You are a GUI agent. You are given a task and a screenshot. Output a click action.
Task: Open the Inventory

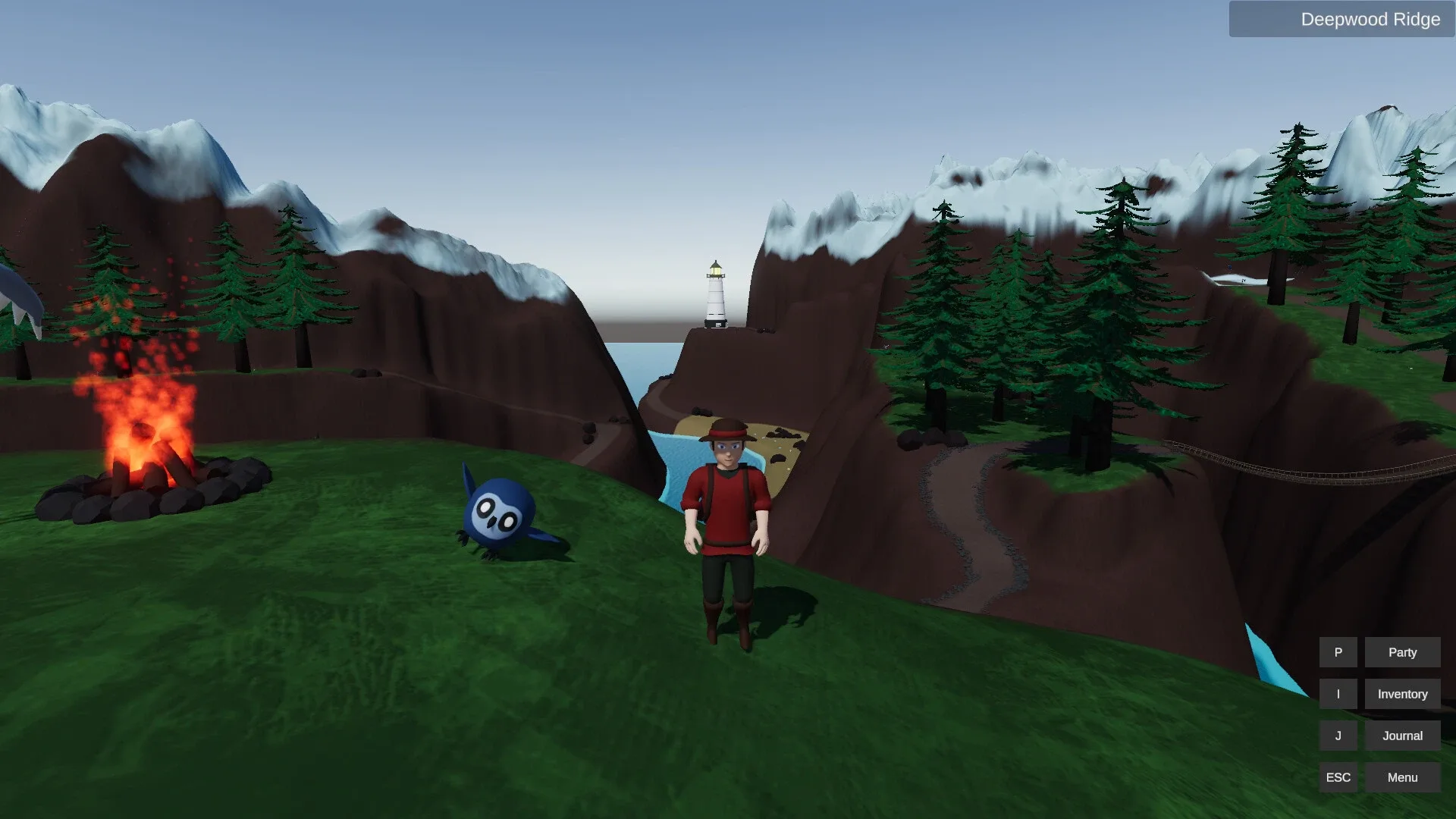tap(1401, 693)
